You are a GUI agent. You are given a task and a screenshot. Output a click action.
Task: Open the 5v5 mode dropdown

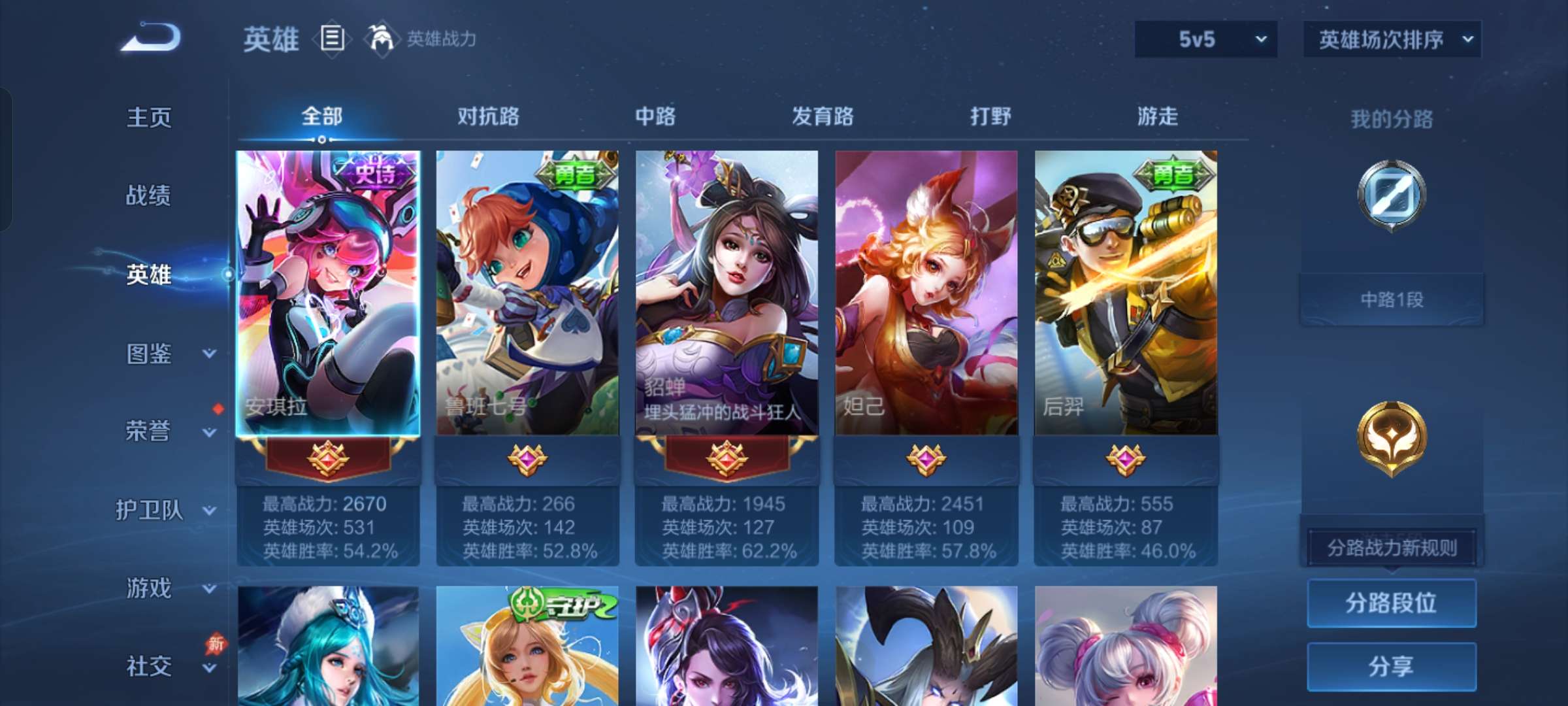(1205, 39)
